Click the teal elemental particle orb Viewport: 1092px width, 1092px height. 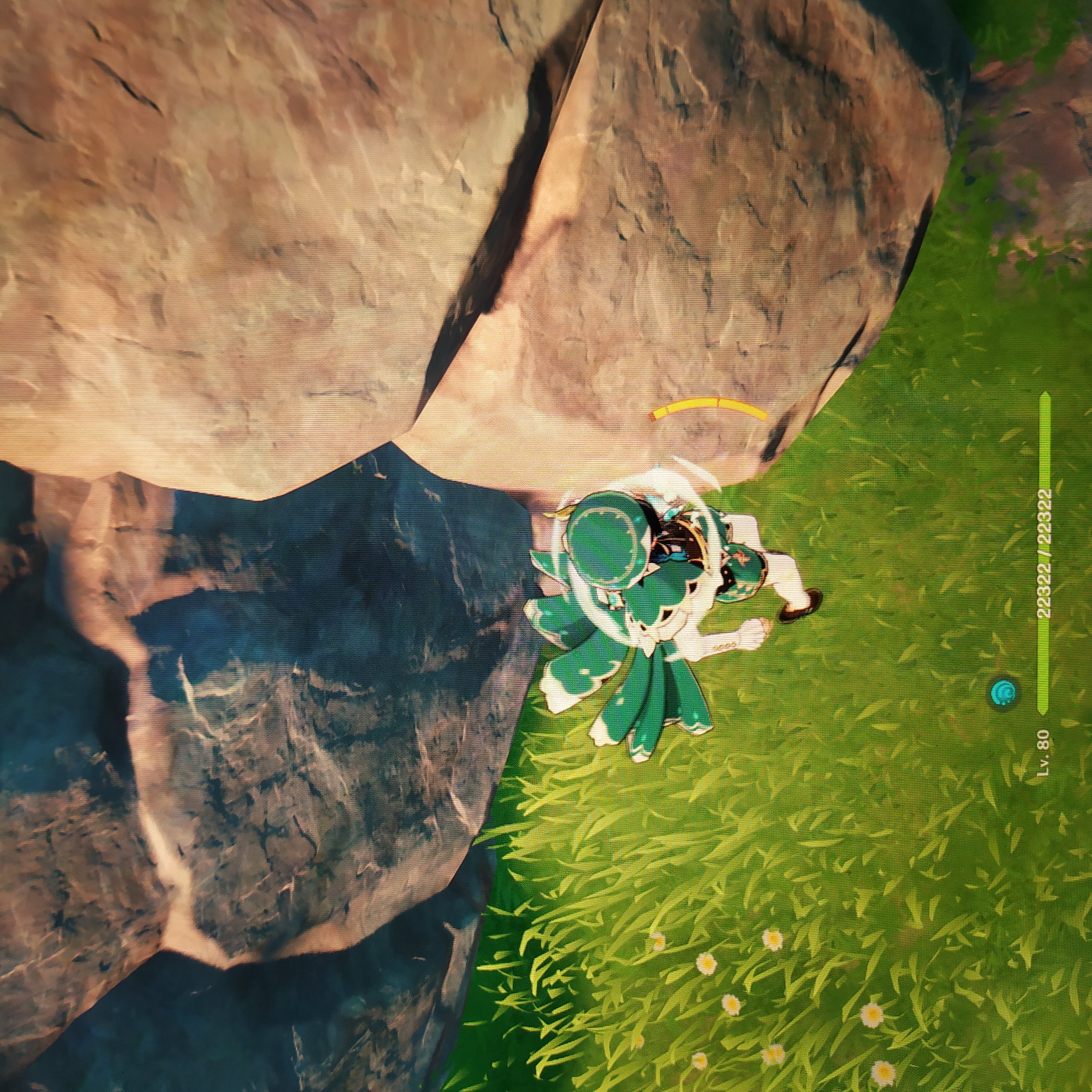click(1003, 692)
